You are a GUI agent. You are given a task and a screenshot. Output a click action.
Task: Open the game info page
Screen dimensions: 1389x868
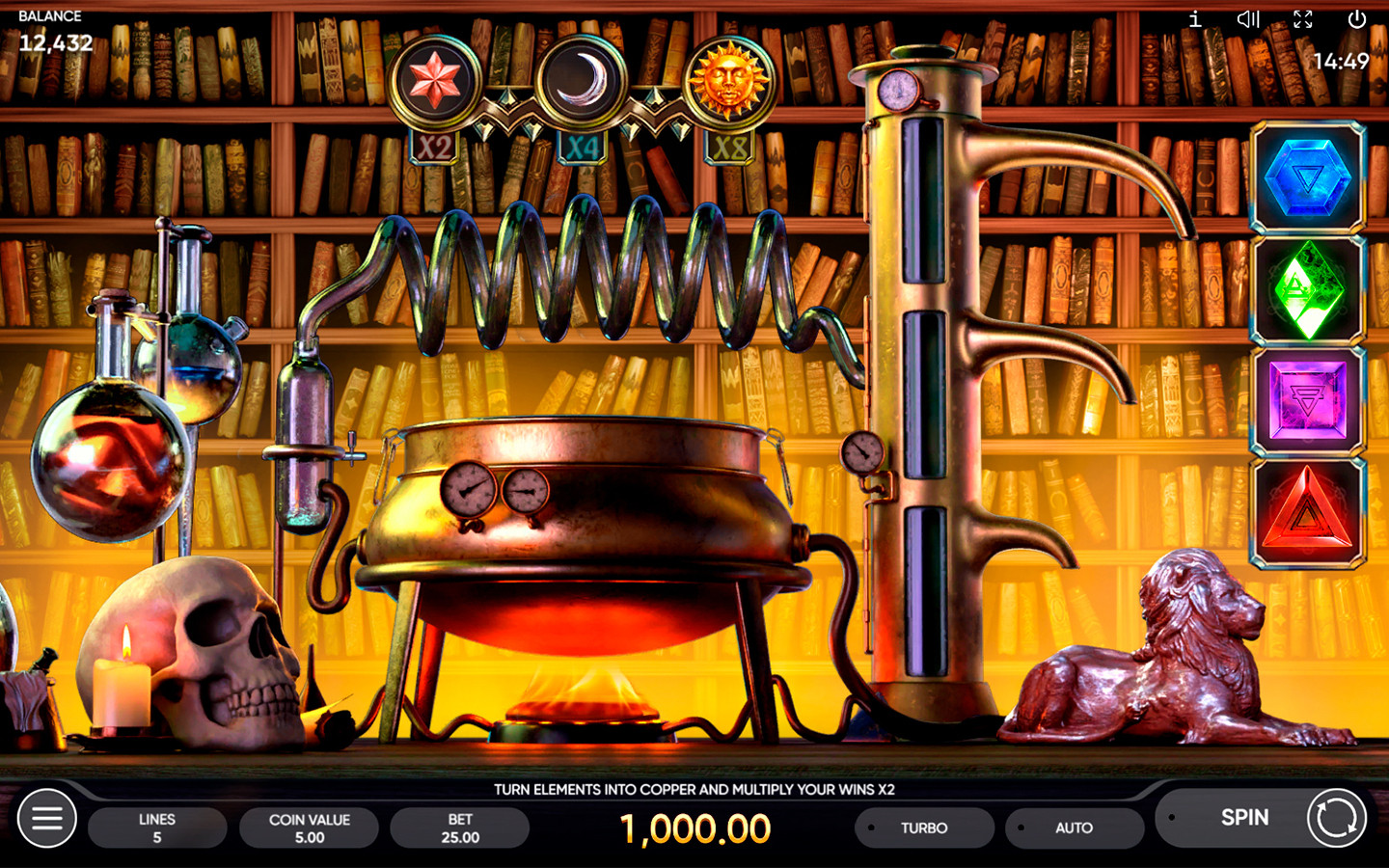1195,19
